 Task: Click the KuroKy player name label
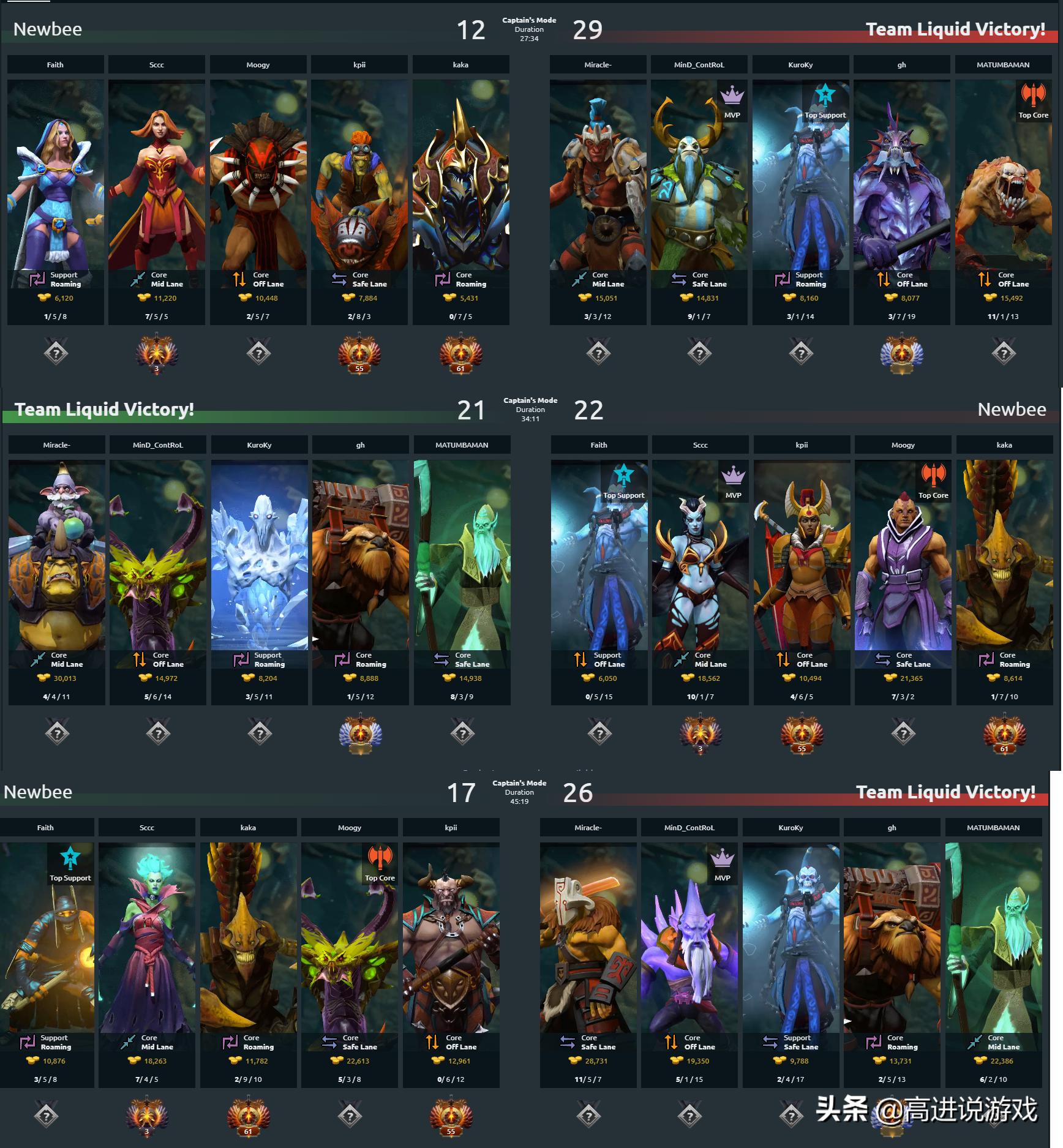[800, 64]
